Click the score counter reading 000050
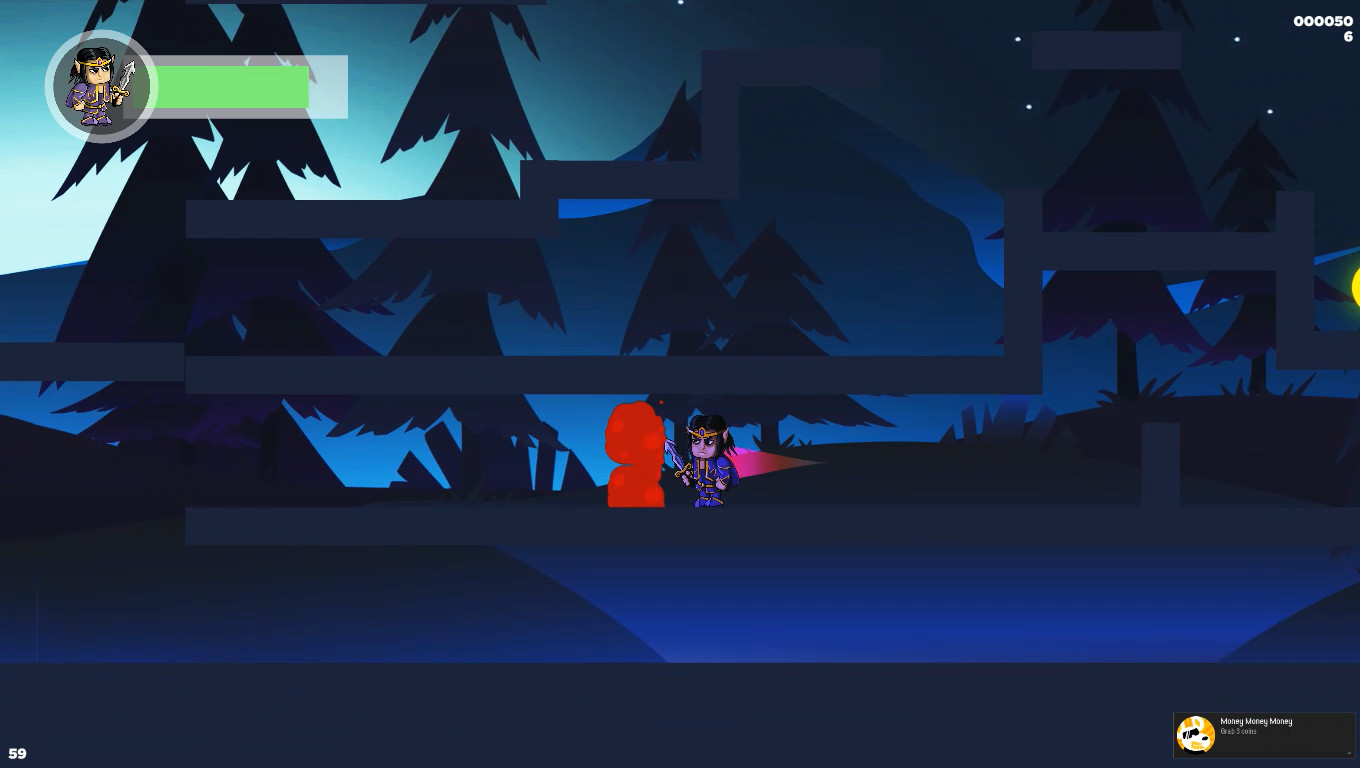The width and height of the screenshot is (1360, 768). click(1323, 20)
